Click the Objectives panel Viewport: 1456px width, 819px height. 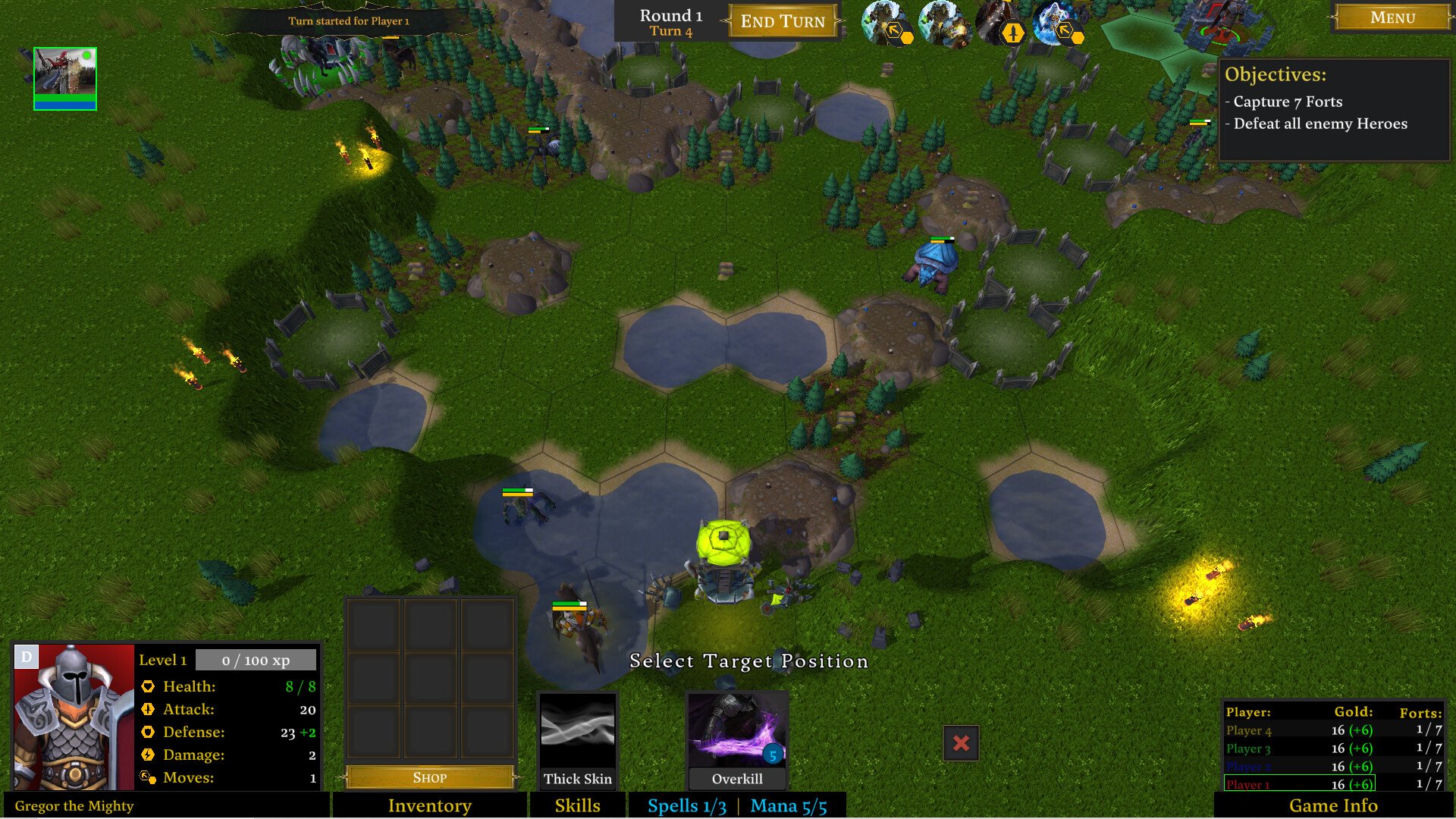1333,110
